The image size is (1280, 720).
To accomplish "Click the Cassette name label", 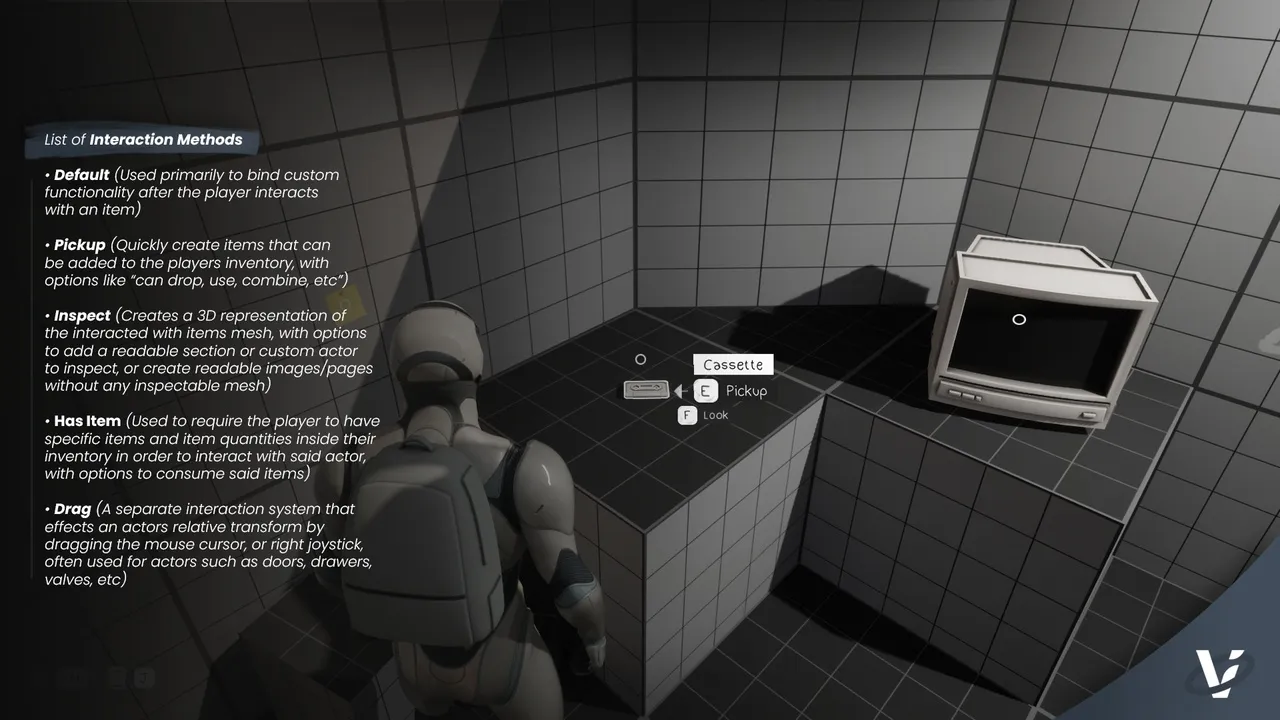I will coord(733,365).
